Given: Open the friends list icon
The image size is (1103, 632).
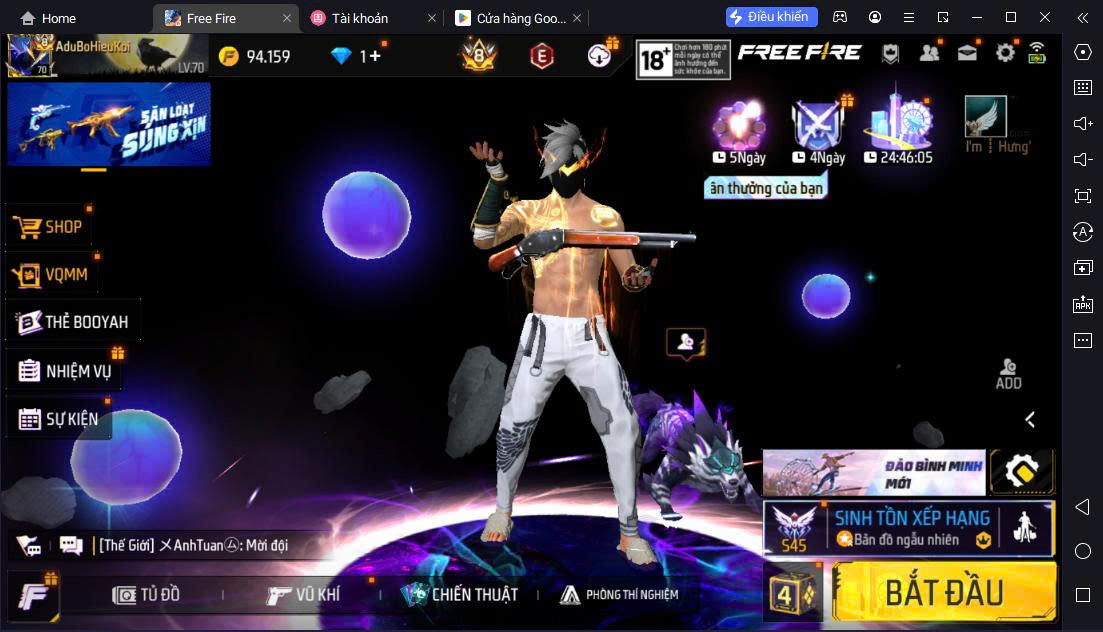Looking at the screenshot, I should [929, 54].
